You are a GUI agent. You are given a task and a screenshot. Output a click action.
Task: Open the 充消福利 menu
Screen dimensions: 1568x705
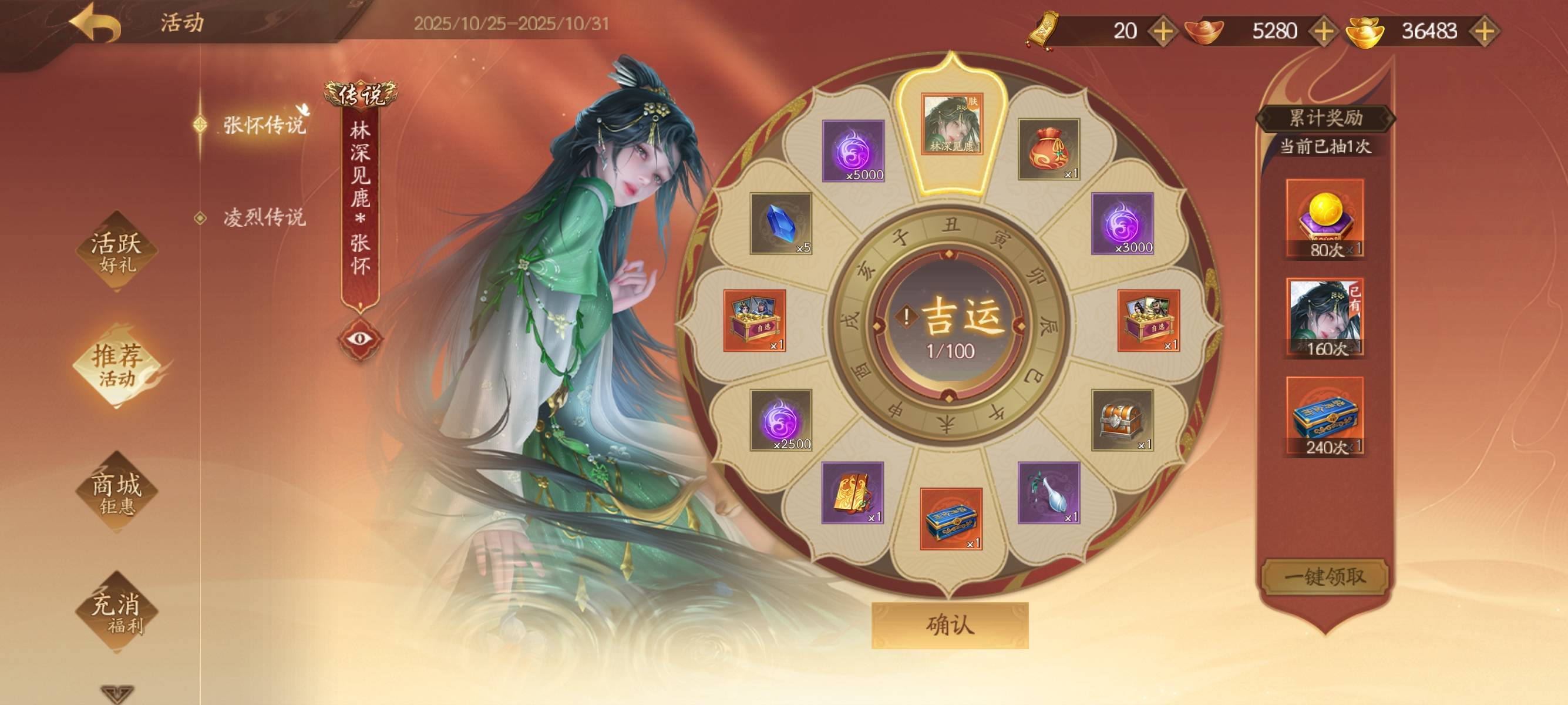coord(116,612)
